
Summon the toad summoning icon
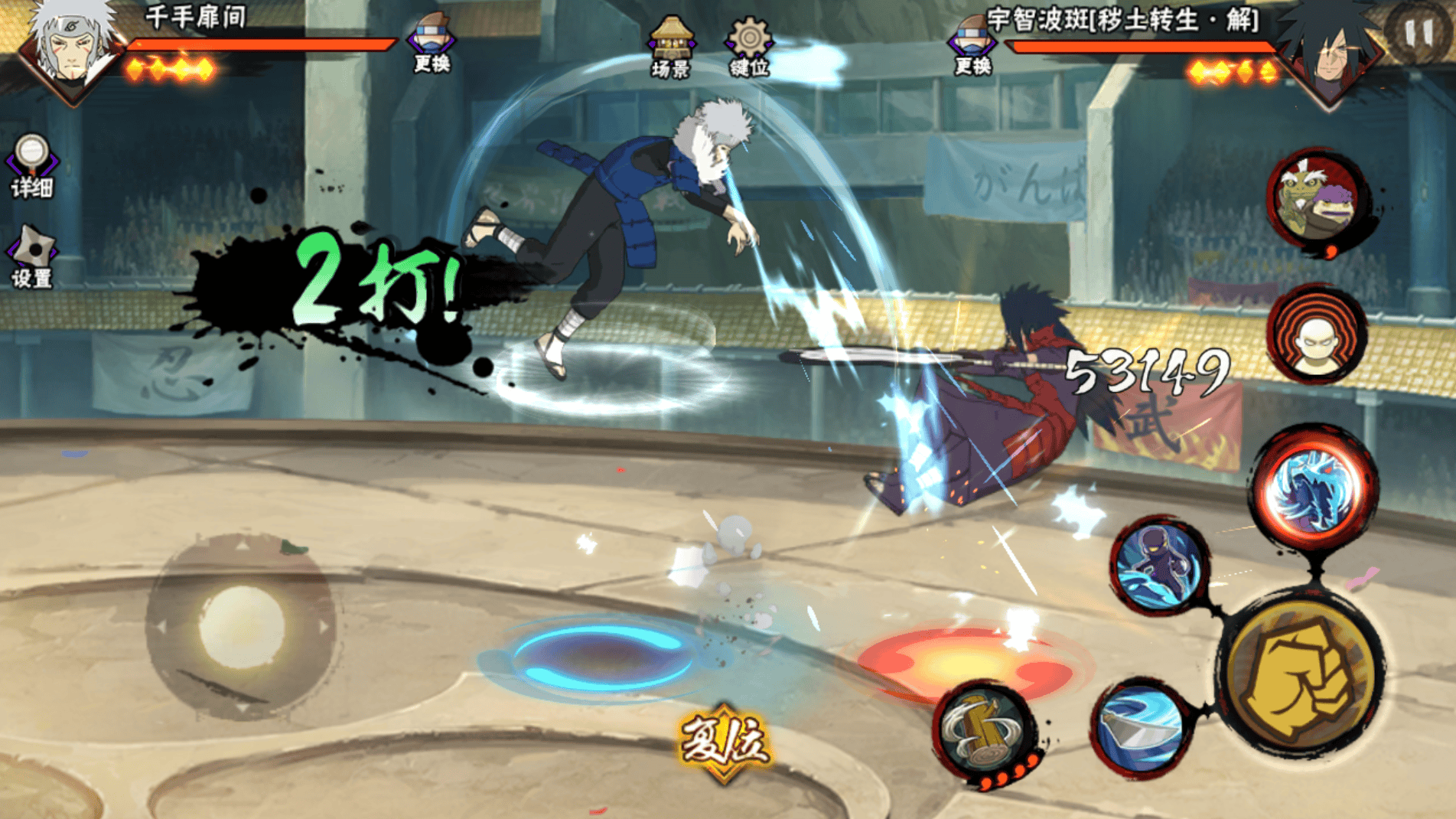click(x=1318, y=199)
